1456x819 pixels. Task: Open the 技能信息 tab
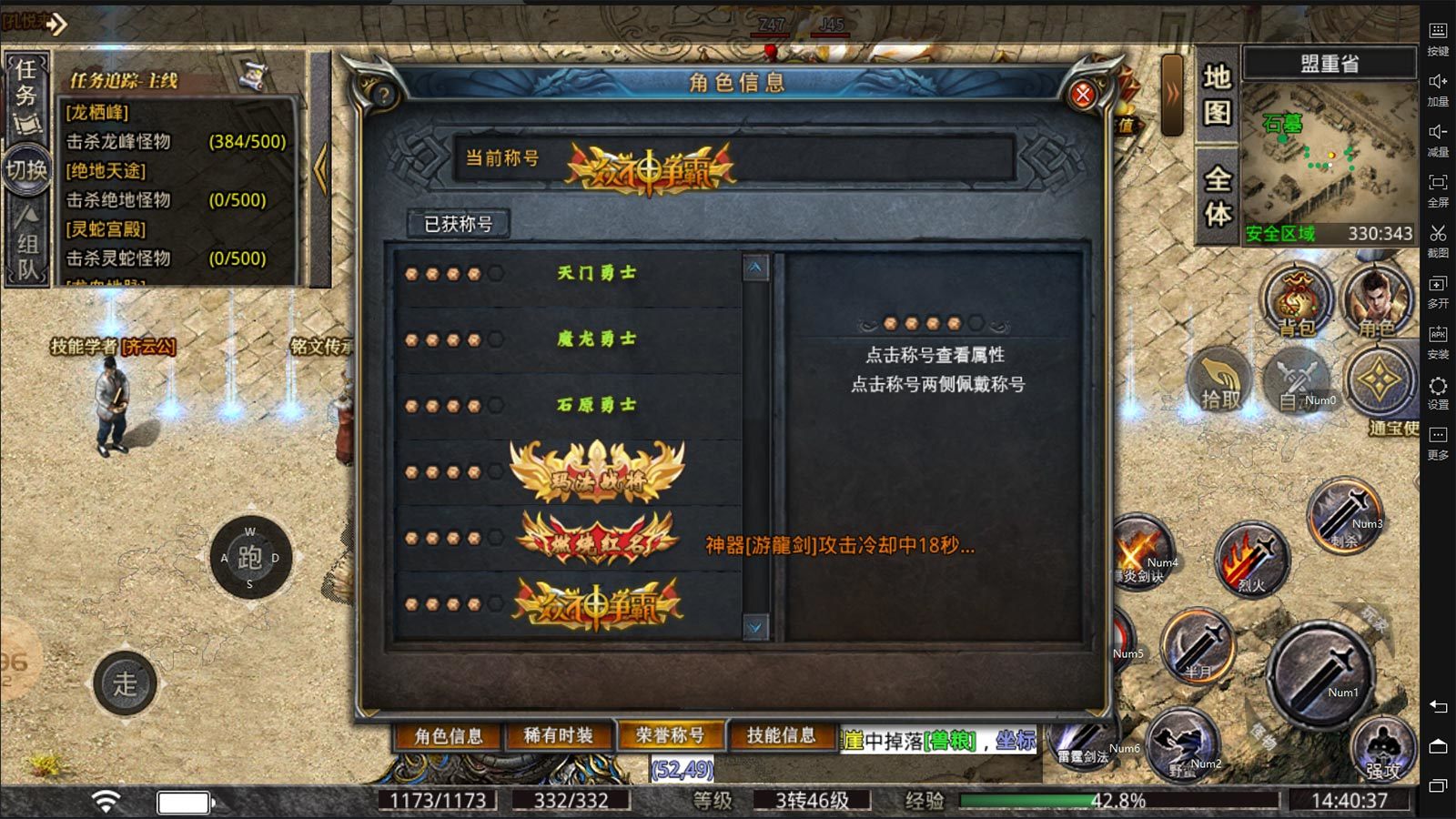tap(784, 734)
